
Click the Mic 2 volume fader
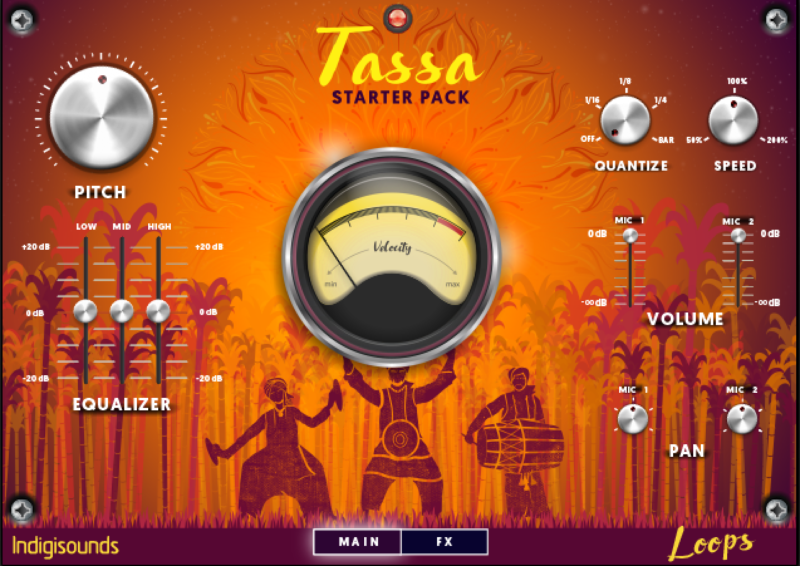click(x=738, y=236)
